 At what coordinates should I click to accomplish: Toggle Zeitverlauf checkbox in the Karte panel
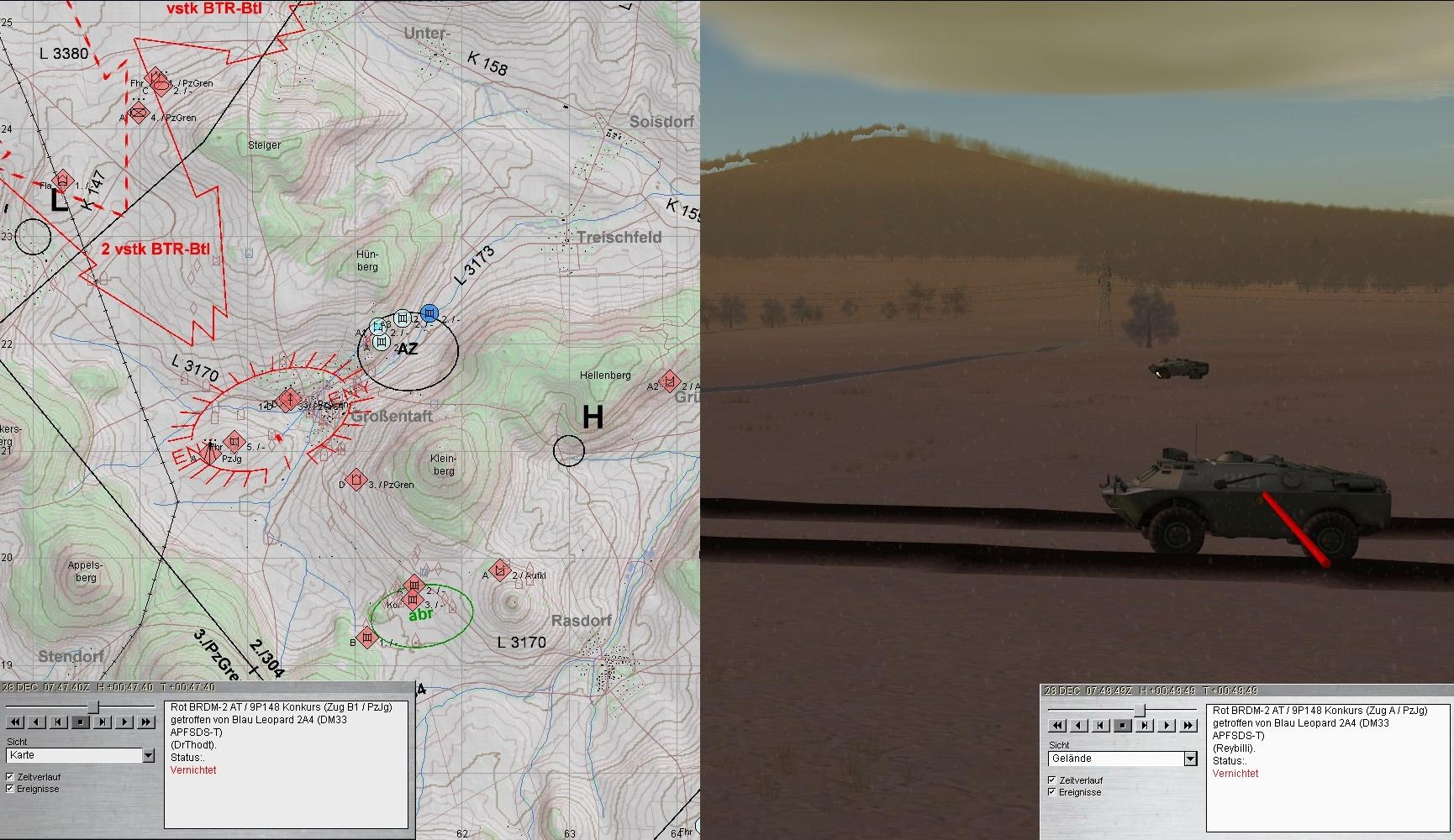point(10,777)
